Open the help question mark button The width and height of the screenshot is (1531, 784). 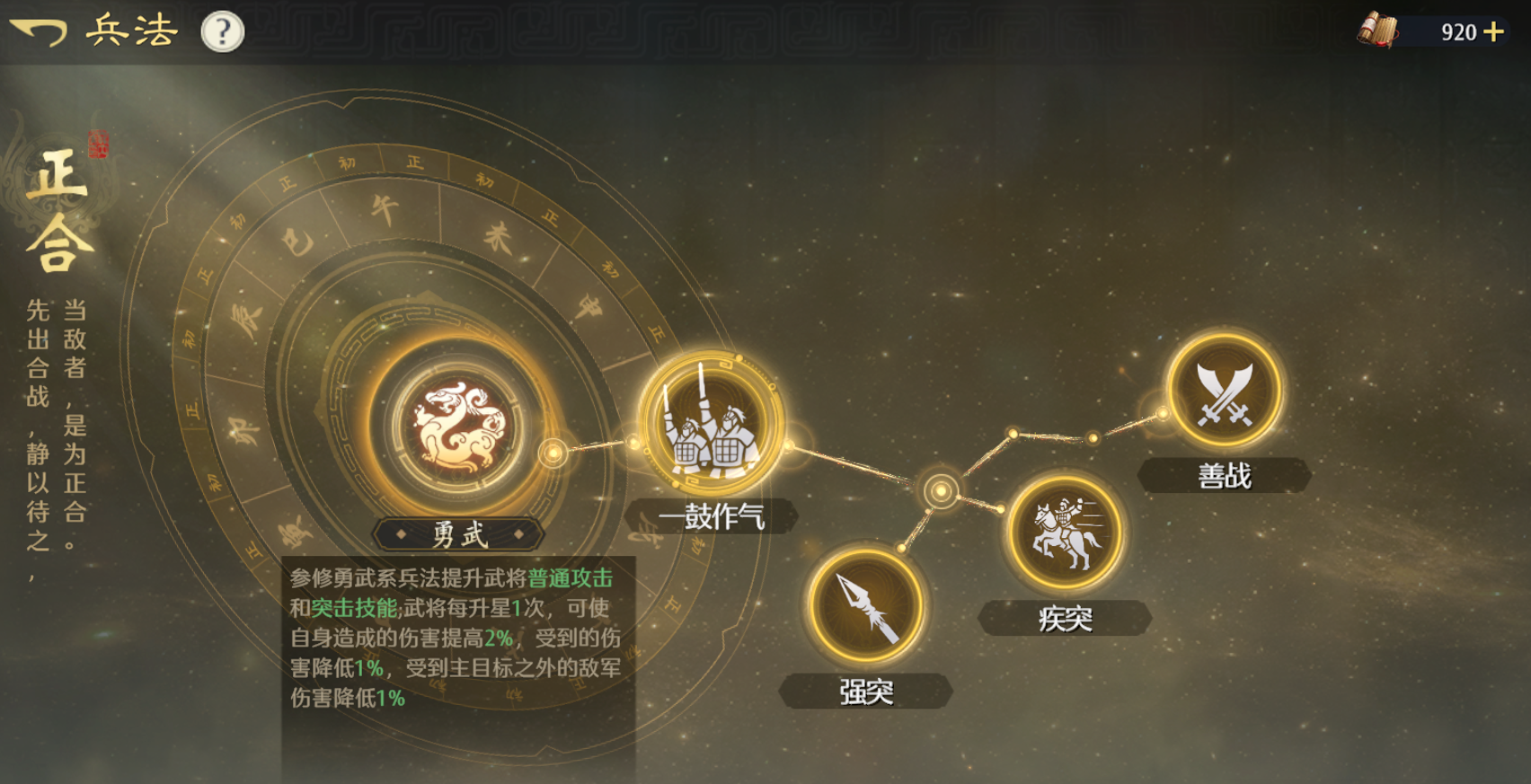pos(221,30)
